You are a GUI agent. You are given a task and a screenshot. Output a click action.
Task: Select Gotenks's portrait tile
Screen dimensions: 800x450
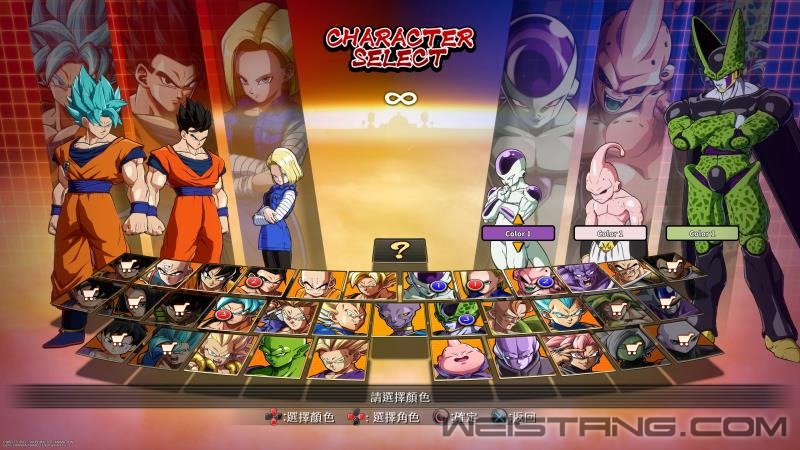pyautogui.click(x=219, y=351)
